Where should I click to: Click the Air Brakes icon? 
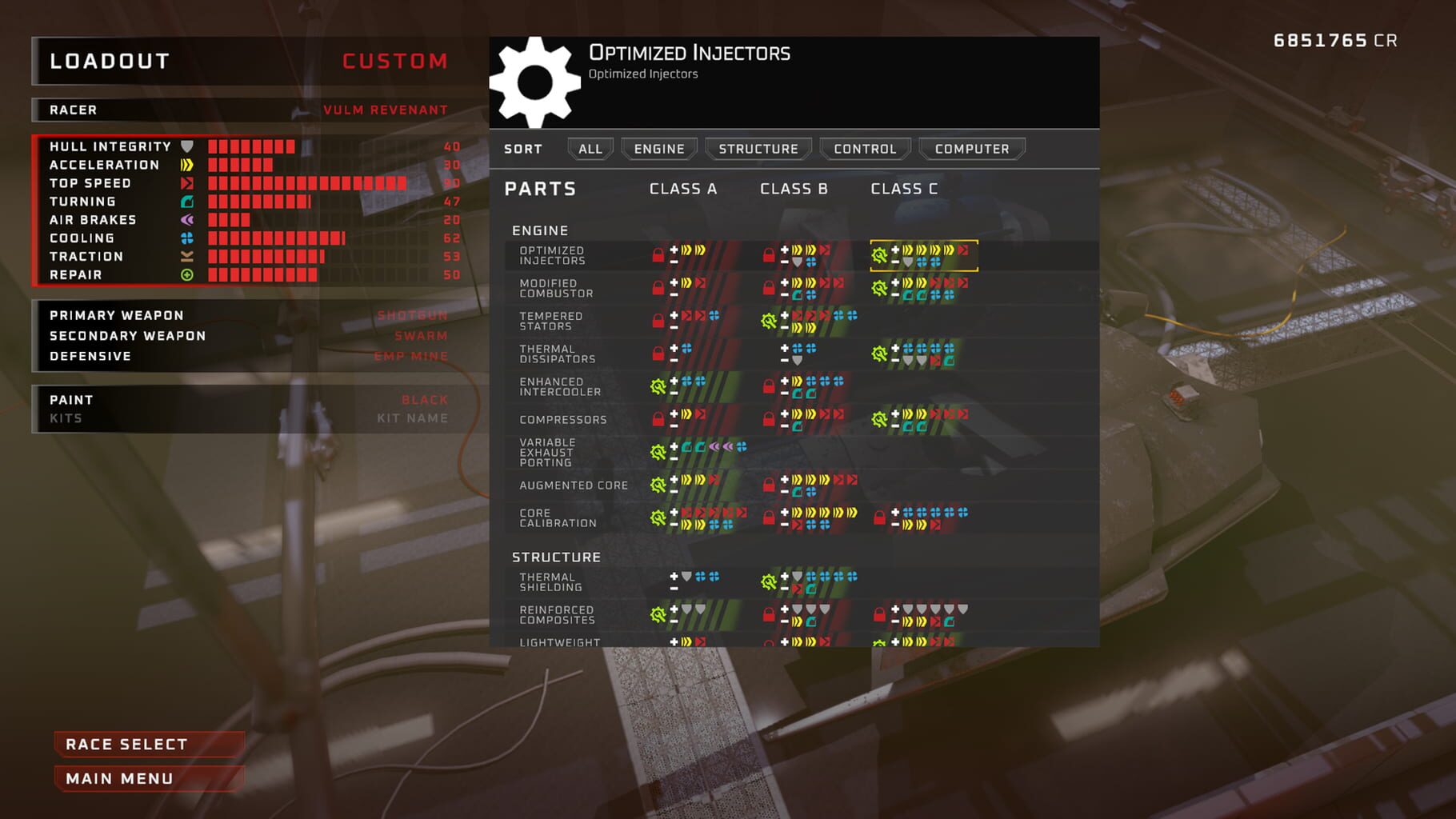pyautogui.click(x=189, y=219)
